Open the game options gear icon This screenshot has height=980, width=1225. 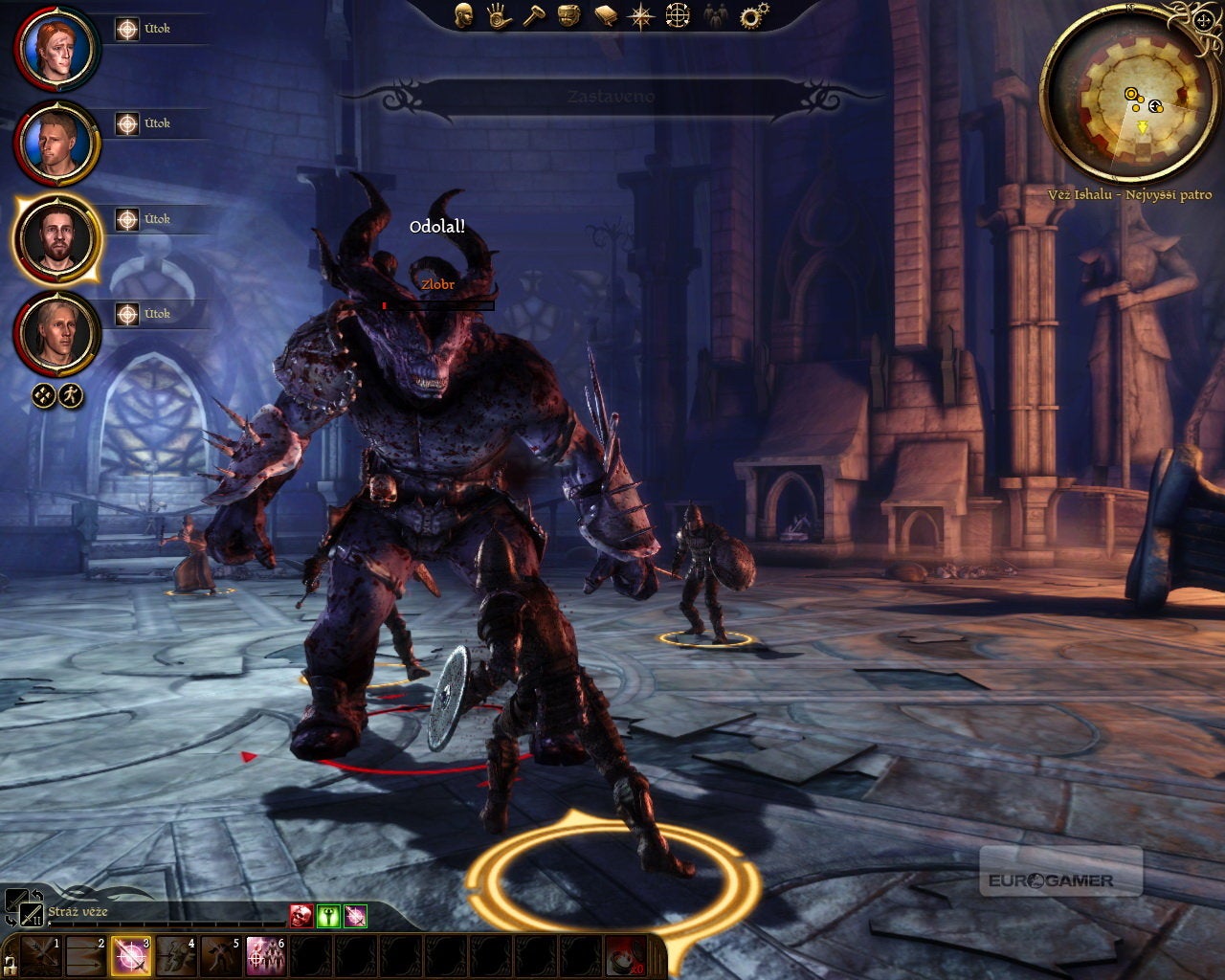pos(754,15)
